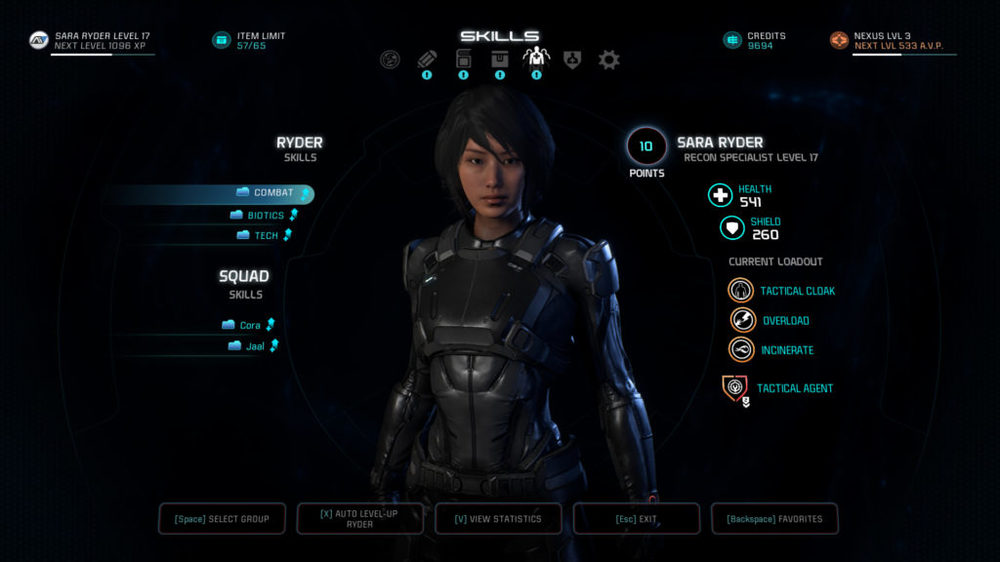Switch to the shield emblem tab
This screenshot has height=562, width=1000.
coord(572,60)
